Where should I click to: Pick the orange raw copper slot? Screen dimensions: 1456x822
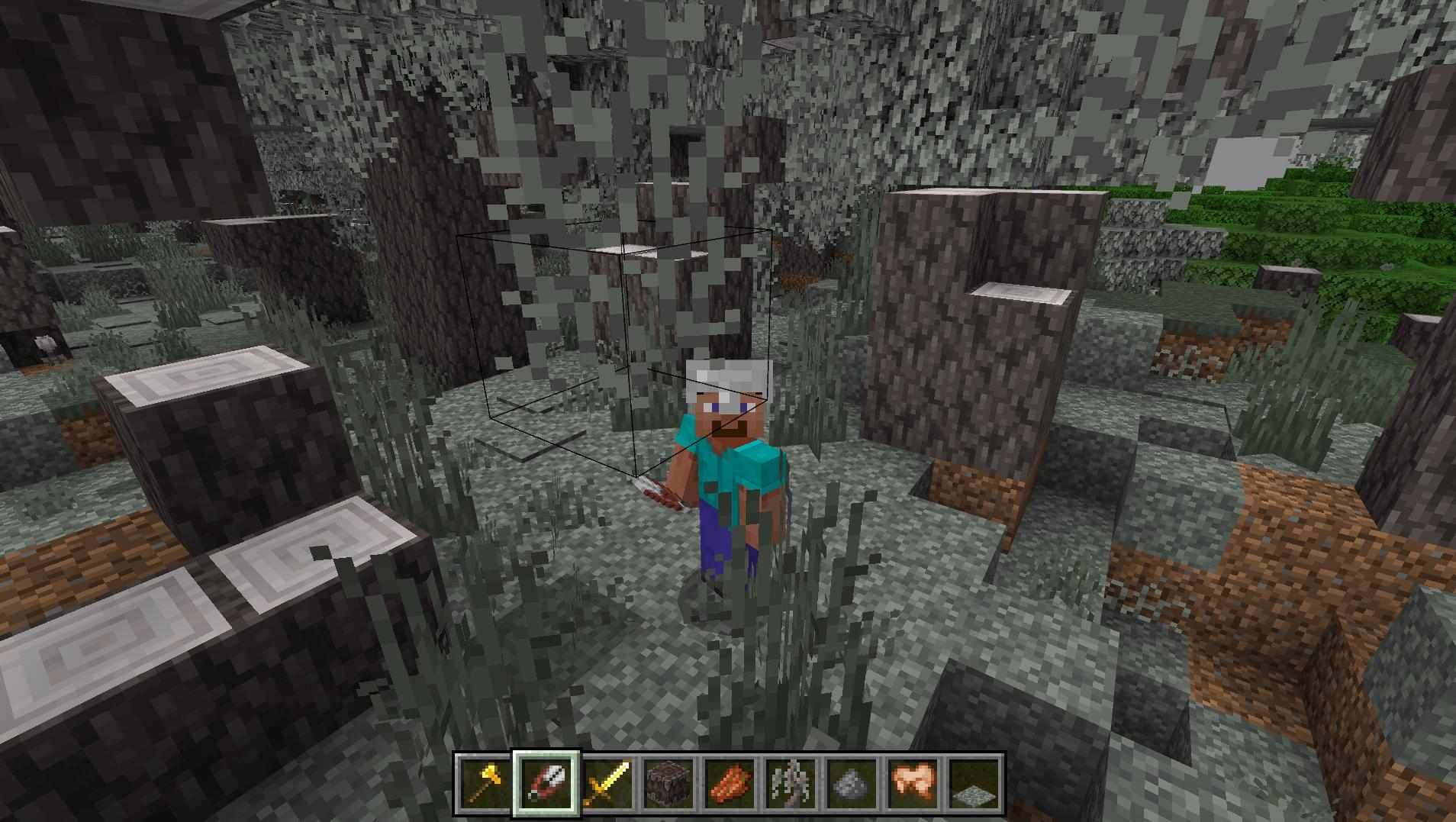point(730,783)
